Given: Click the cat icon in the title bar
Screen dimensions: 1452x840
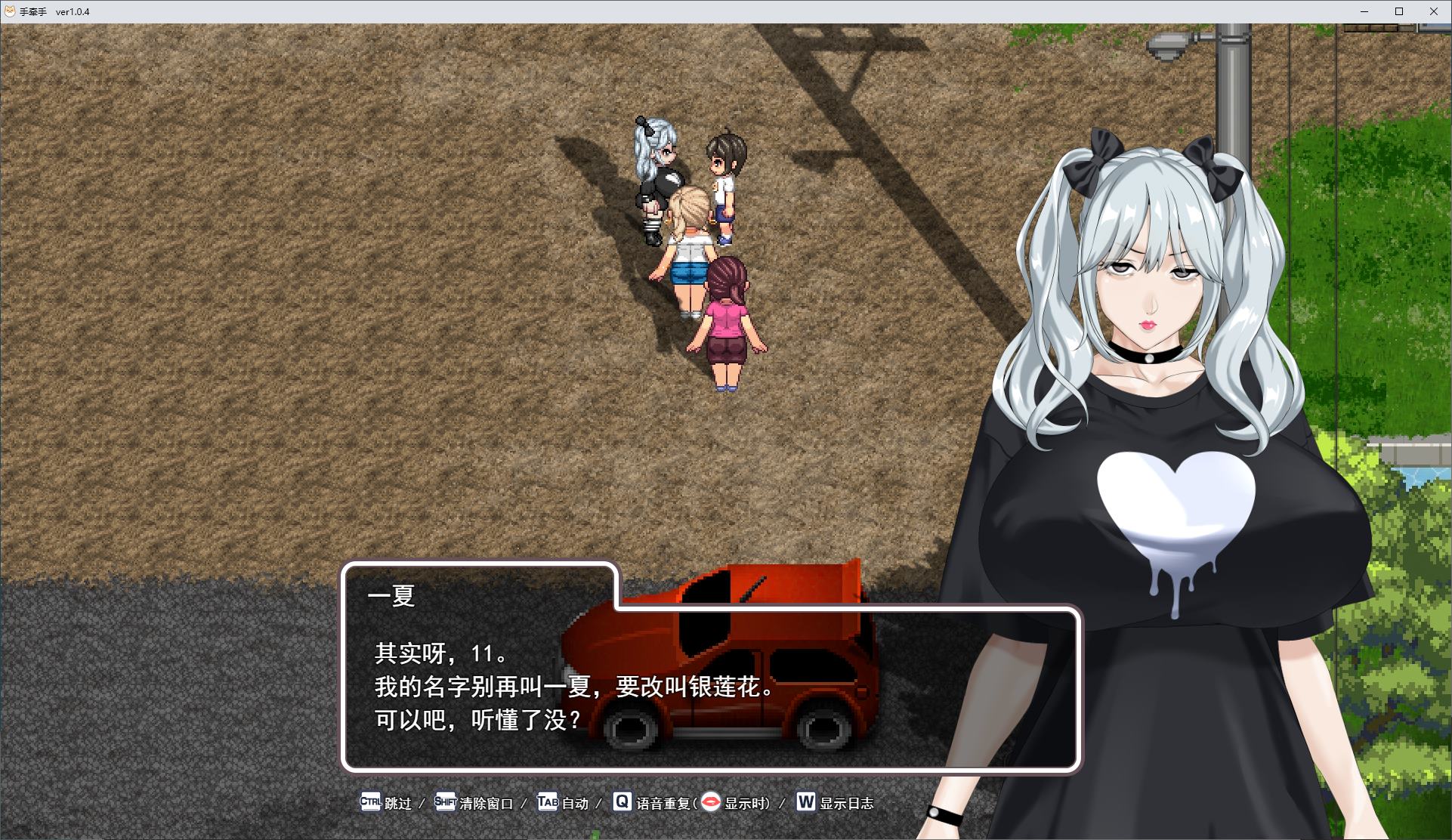Looking at the screenshot, I should tap(9, 11).
